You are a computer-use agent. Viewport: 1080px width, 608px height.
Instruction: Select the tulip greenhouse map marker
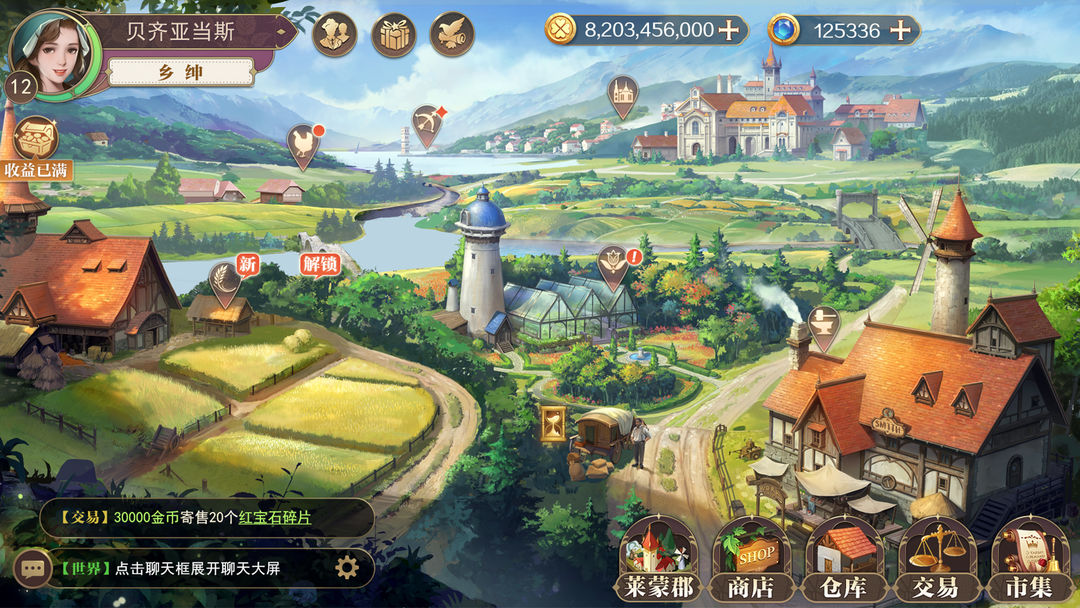click(610, 264)
